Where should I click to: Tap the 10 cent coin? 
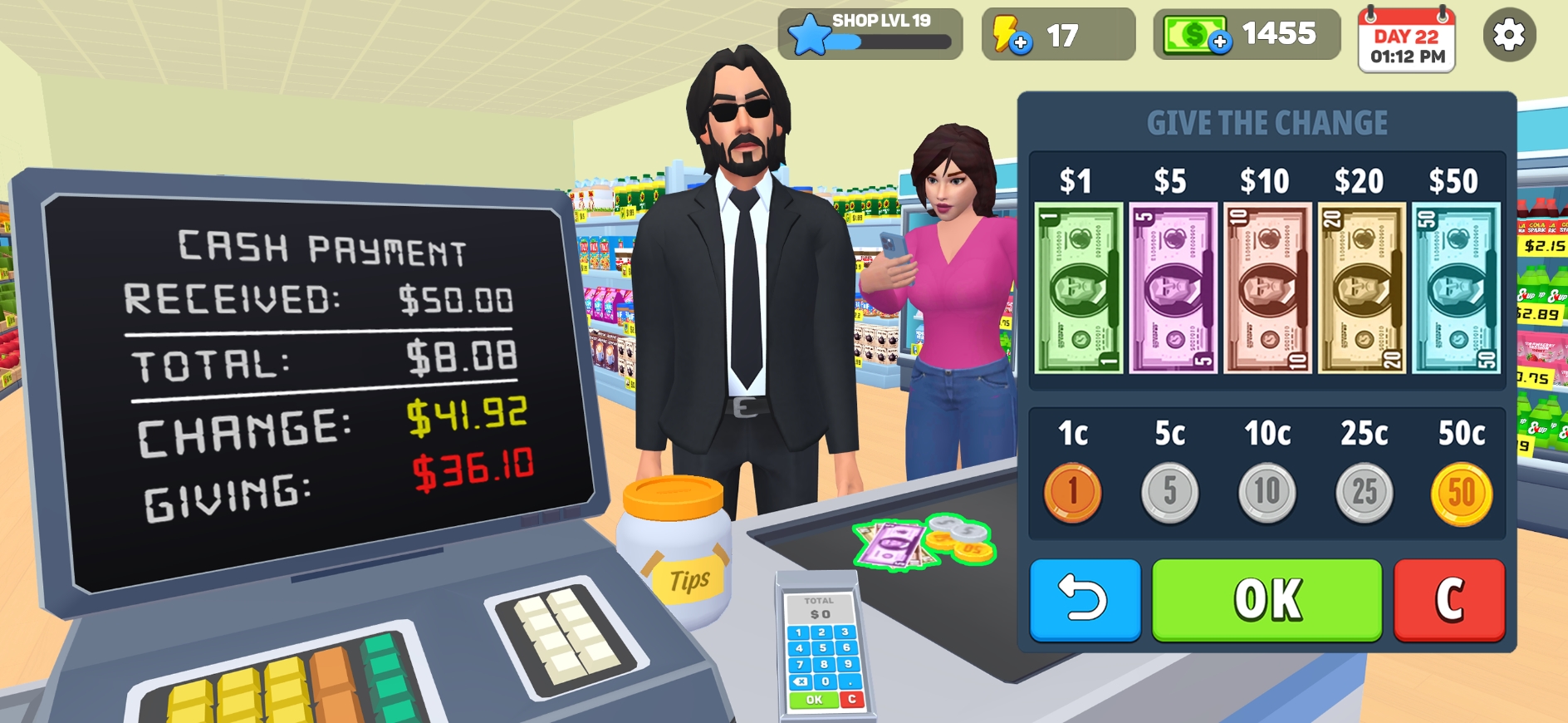pyautogui.click(x=1266, y=491)
